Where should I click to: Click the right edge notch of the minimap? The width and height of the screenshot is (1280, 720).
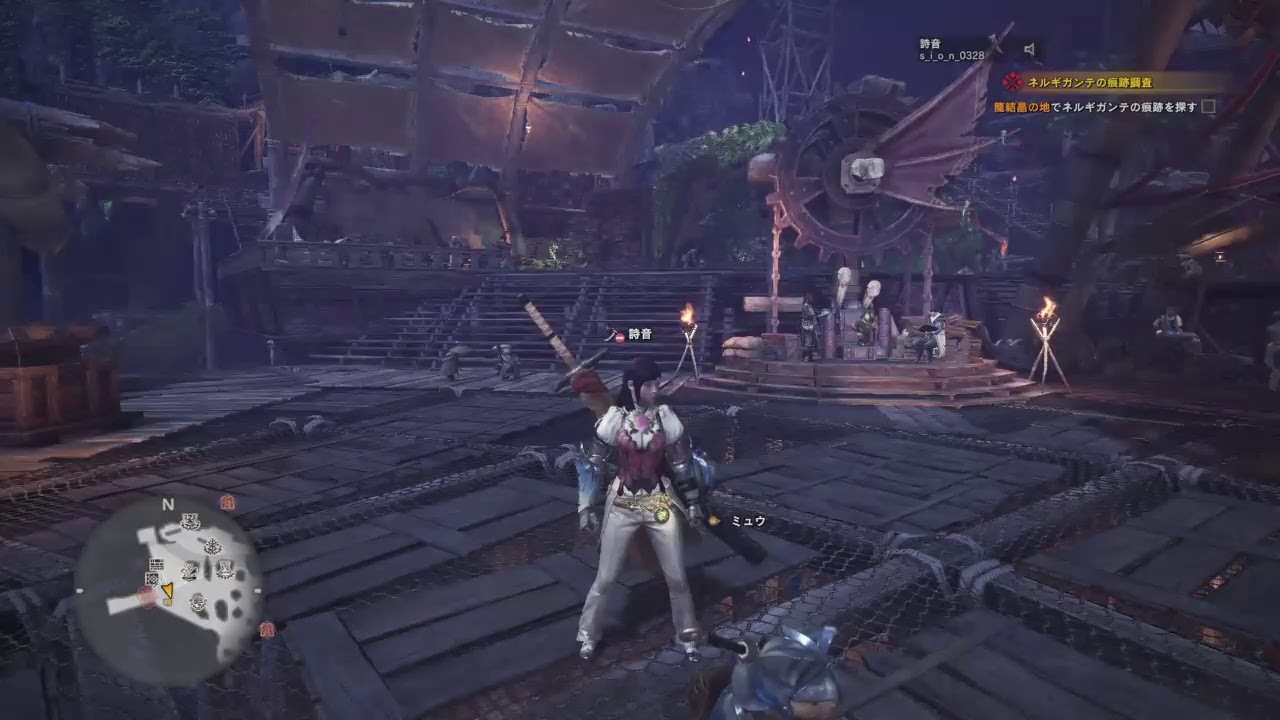coord(256,590)
